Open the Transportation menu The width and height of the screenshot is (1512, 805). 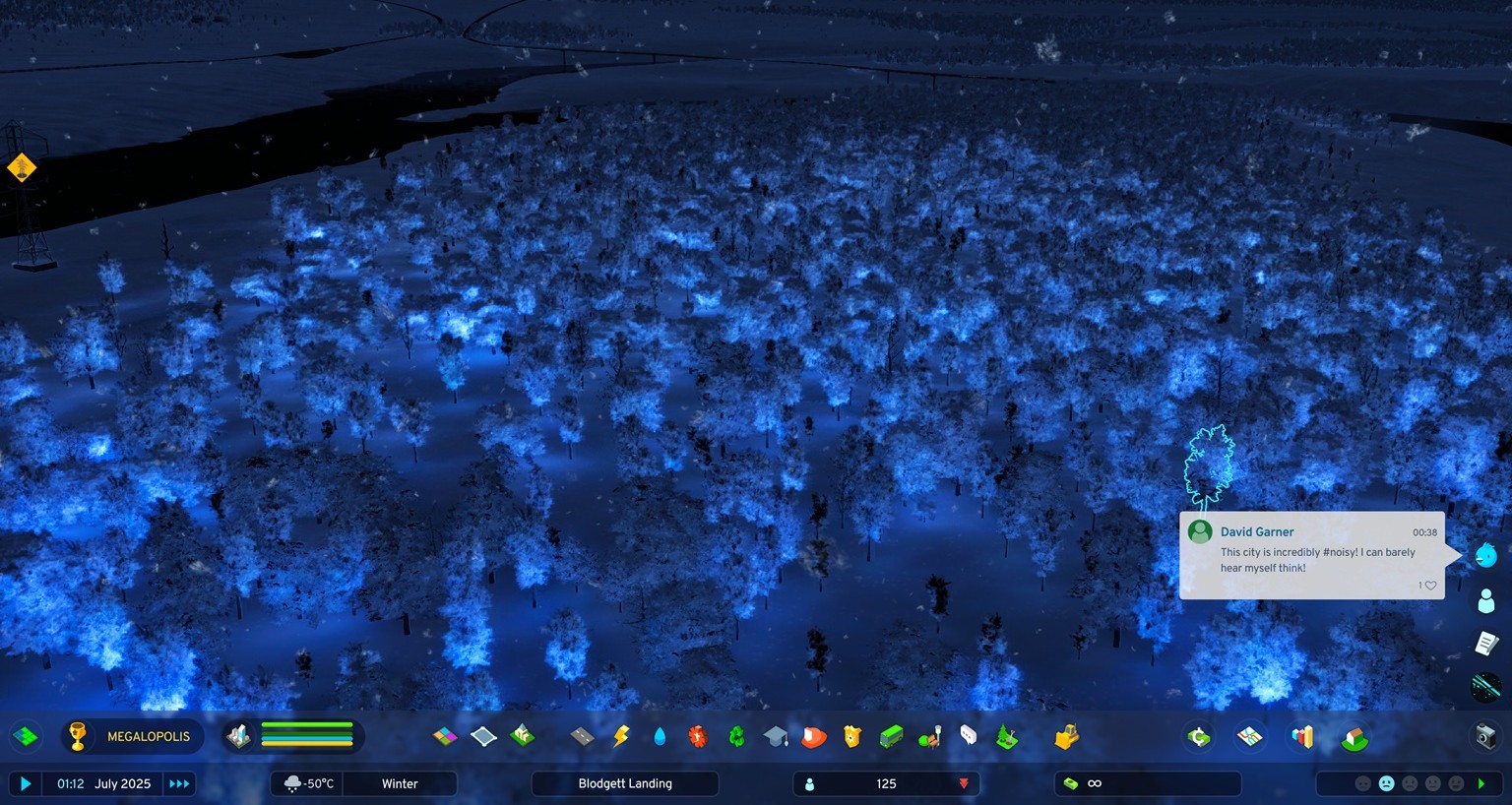pyautogui.click(x=889, y=736)
